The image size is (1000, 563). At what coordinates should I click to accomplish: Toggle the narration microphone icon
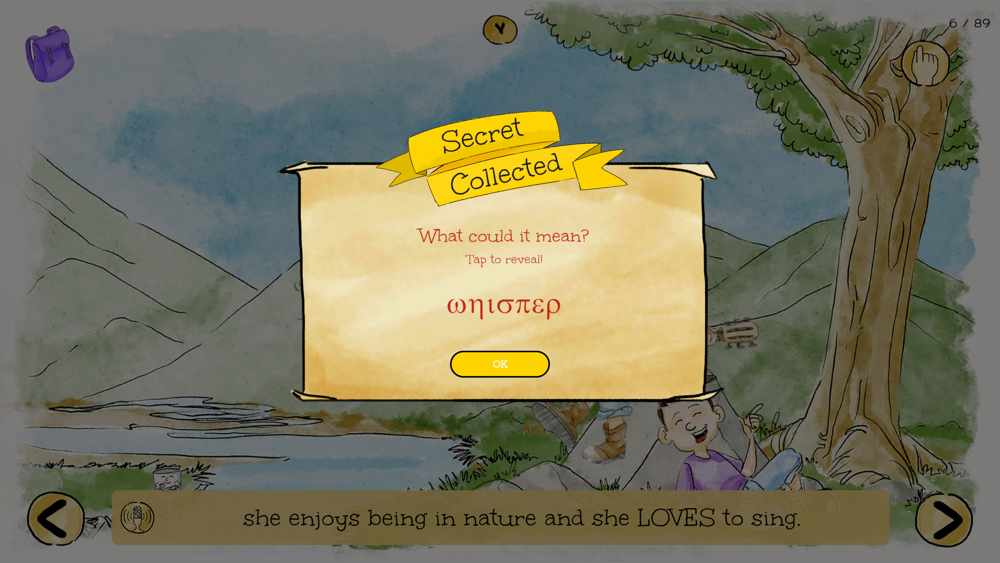tap(138, 517)
